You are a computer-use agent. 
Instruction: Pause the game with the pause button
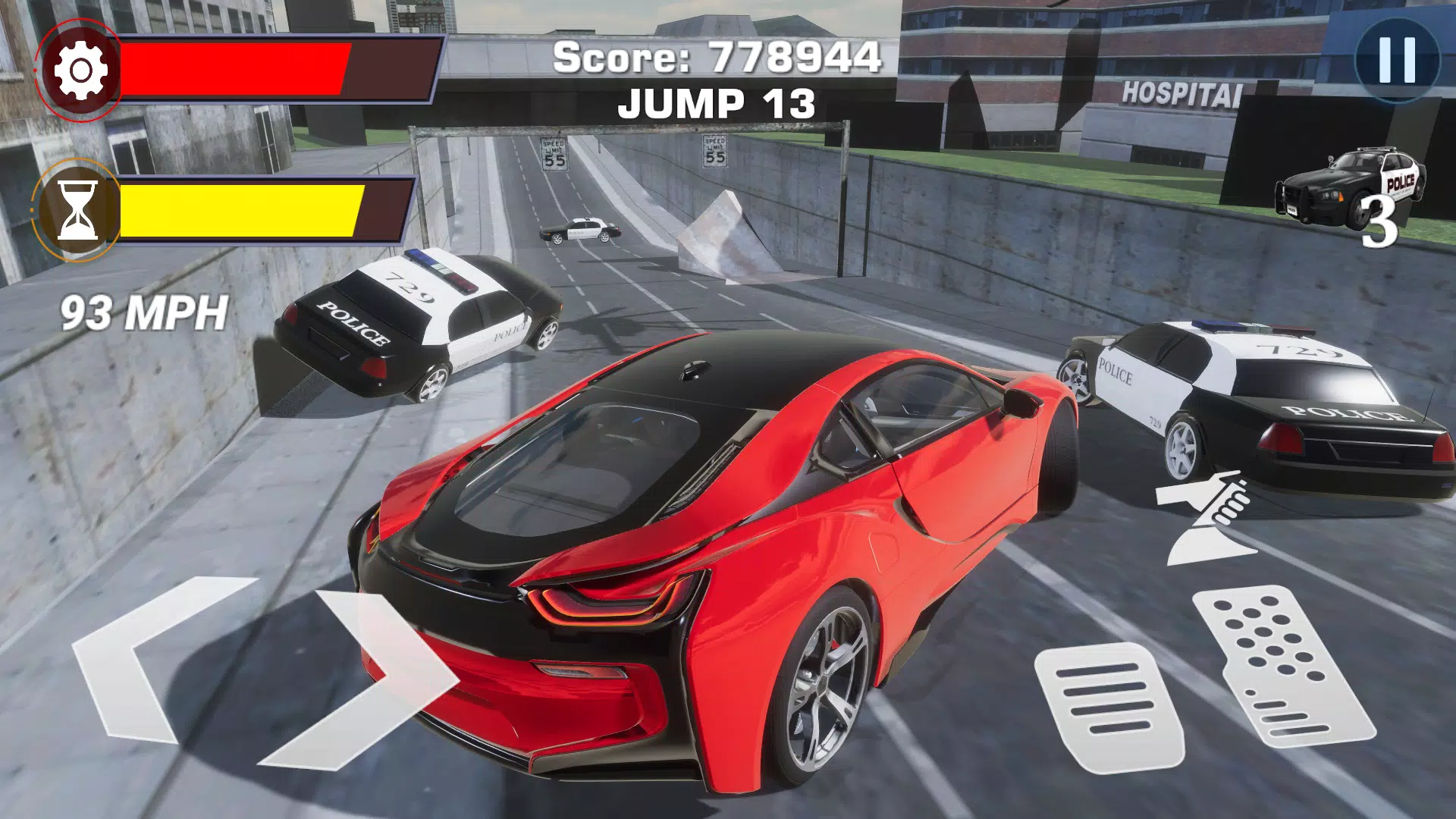1397,60
